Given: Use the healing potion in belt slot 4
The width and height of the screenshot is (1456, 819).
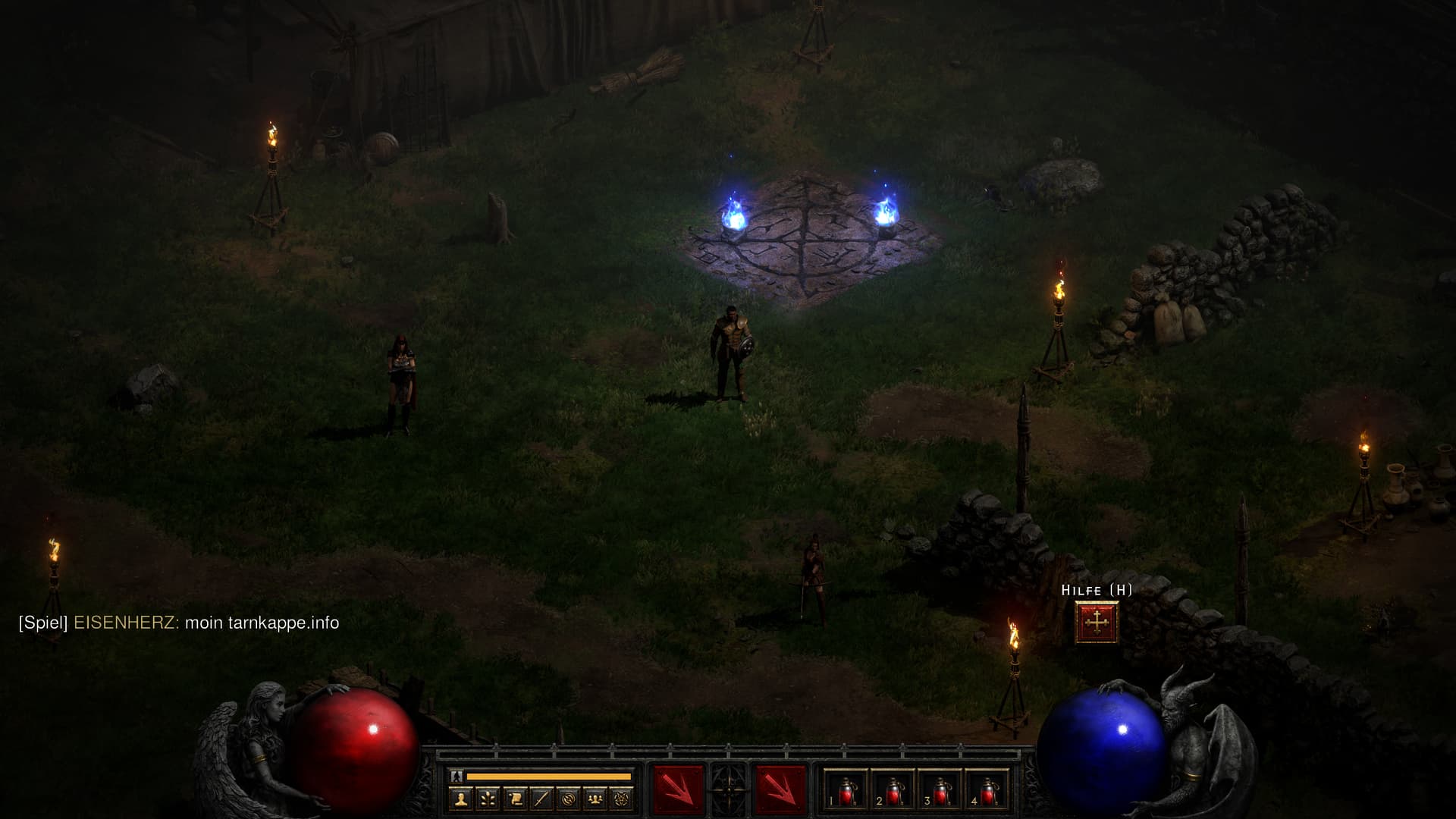Looking at the screenshot, I should pos(987,791).
